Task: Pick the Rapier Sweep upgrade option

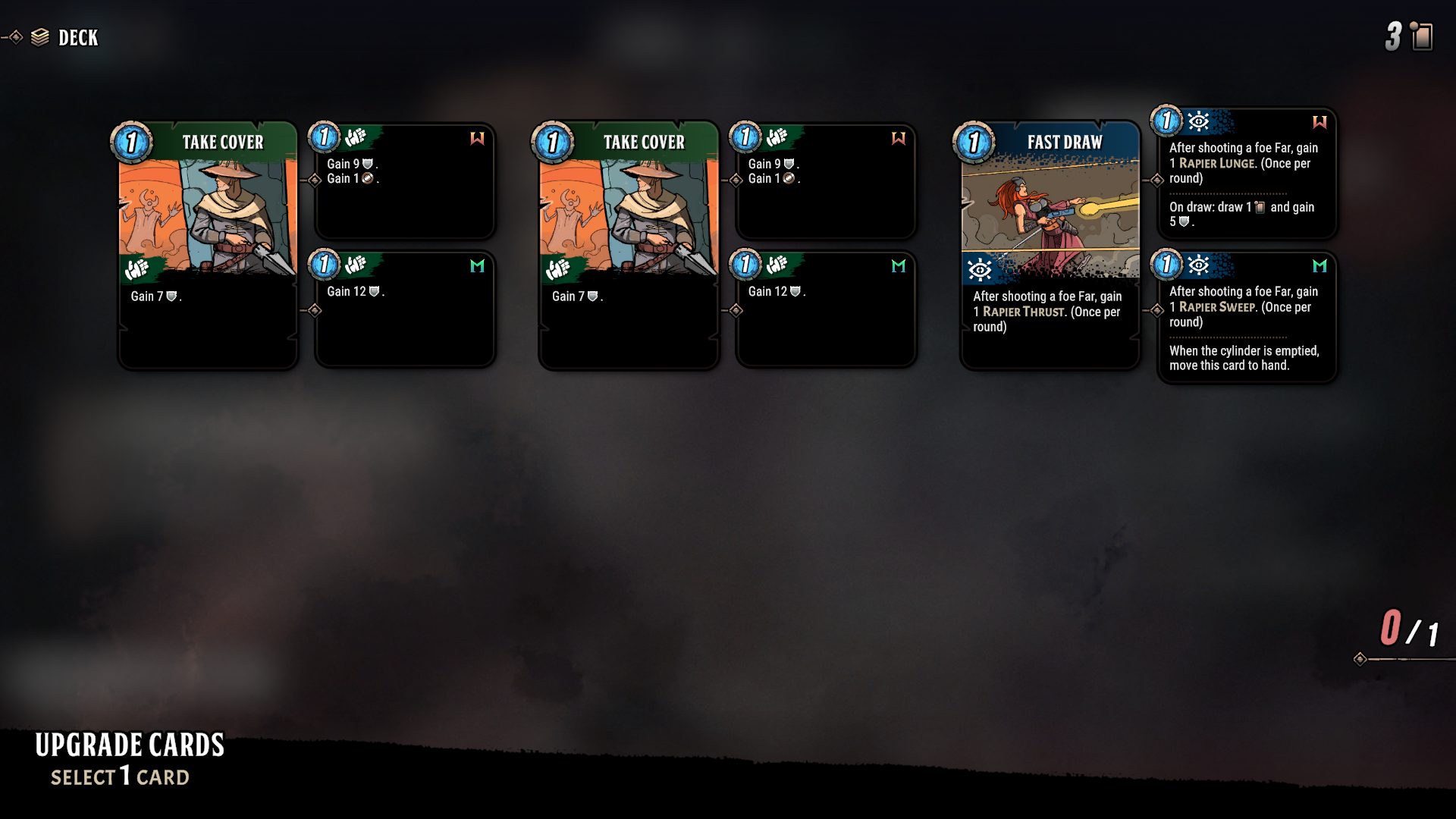Action: pyautogui.click(x=1246, y=317)
